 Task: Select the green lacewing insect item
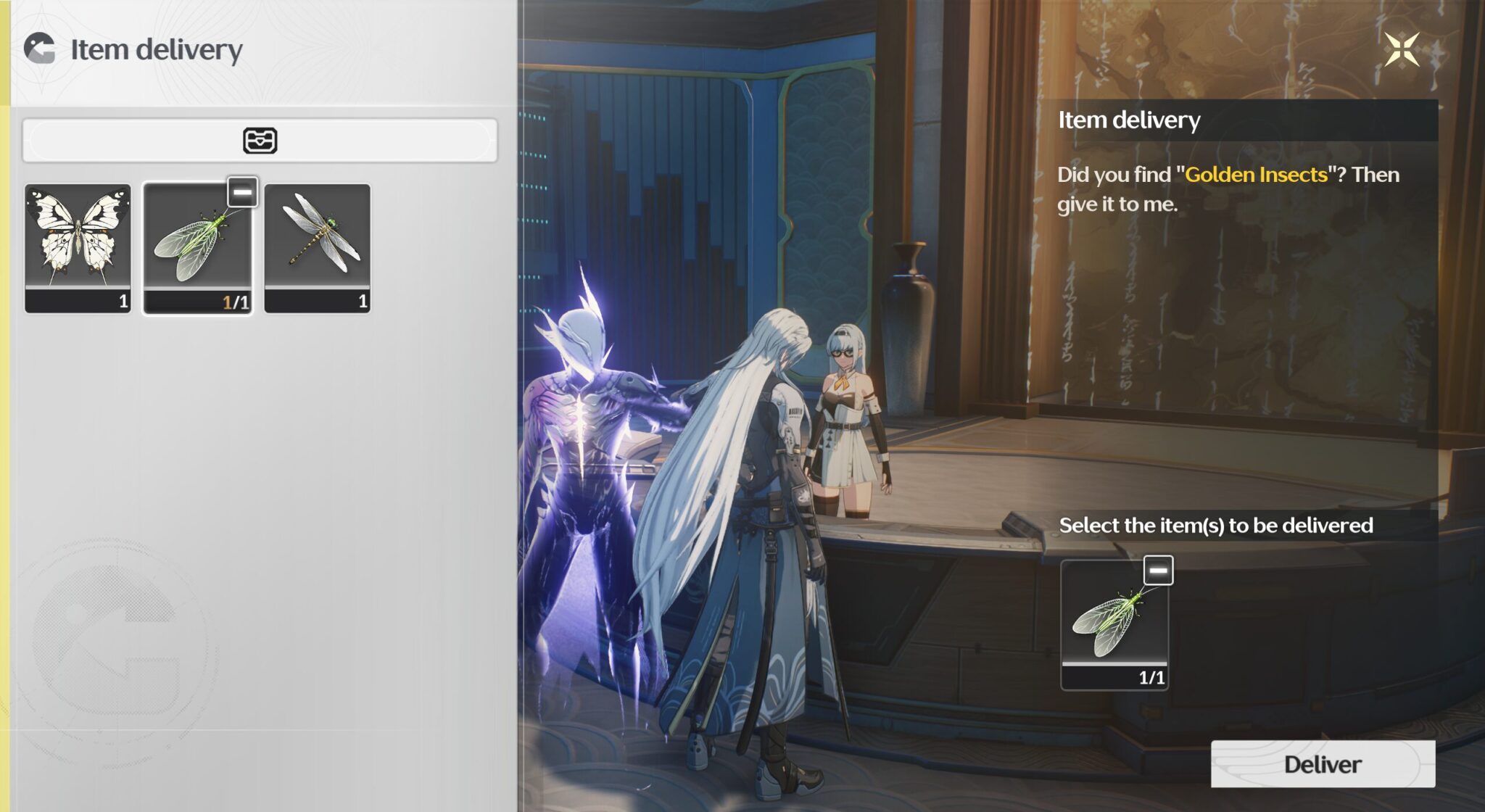coord(198,250)
